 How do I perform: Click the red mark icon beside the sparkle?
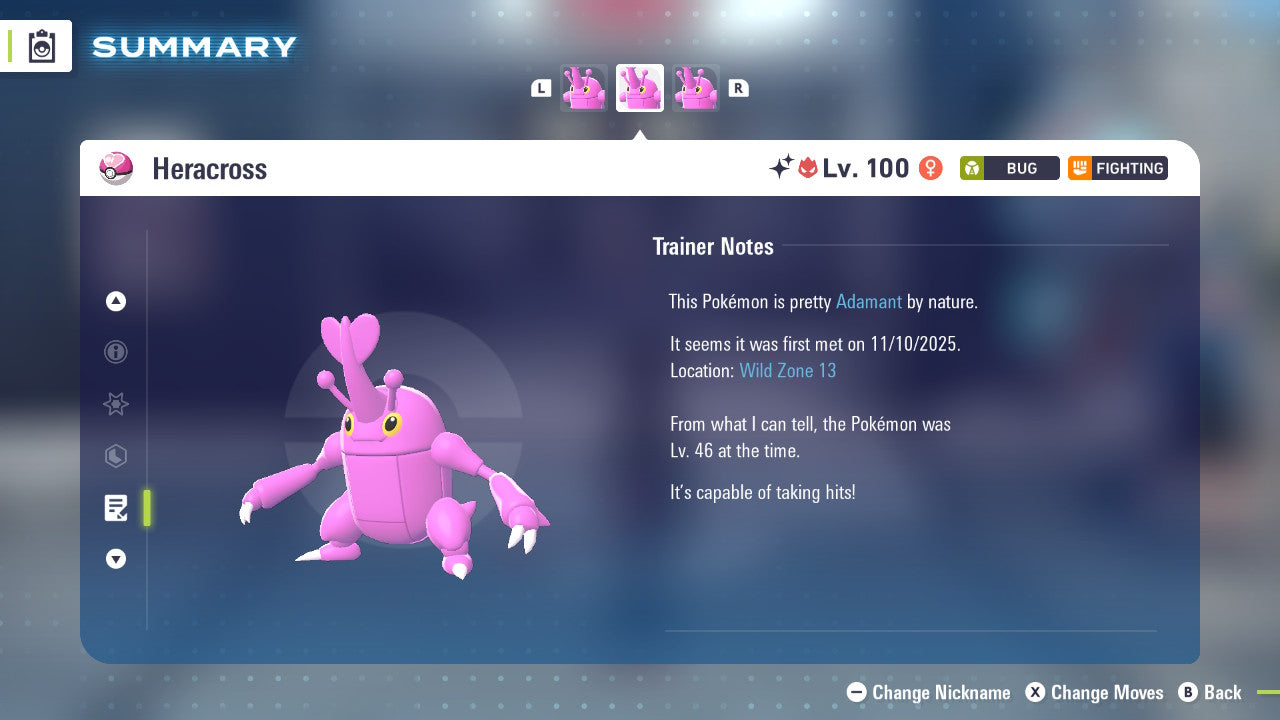point(809,167)
